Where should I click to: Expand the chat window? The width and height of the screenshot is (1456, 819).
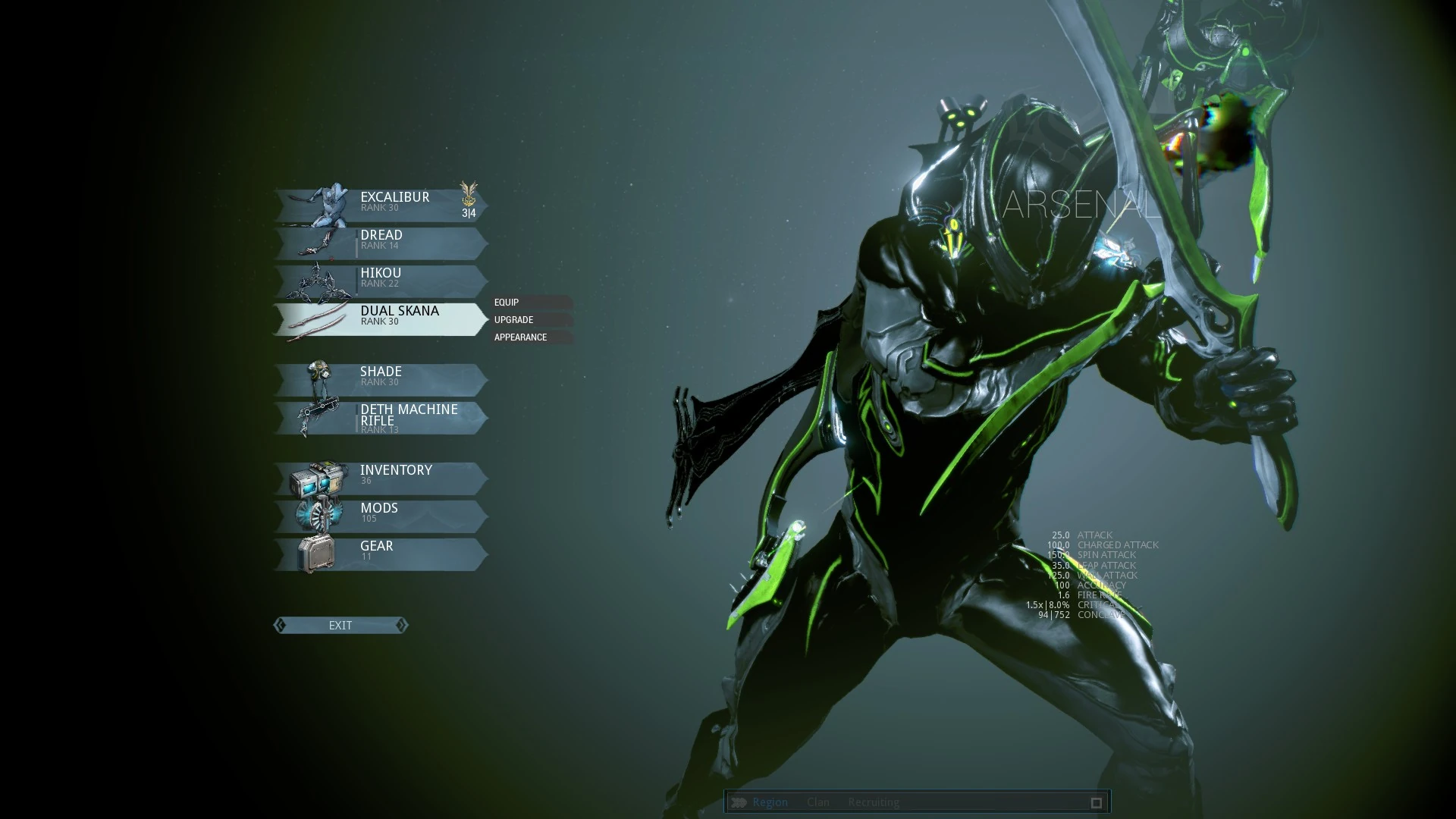[1096, 802]
